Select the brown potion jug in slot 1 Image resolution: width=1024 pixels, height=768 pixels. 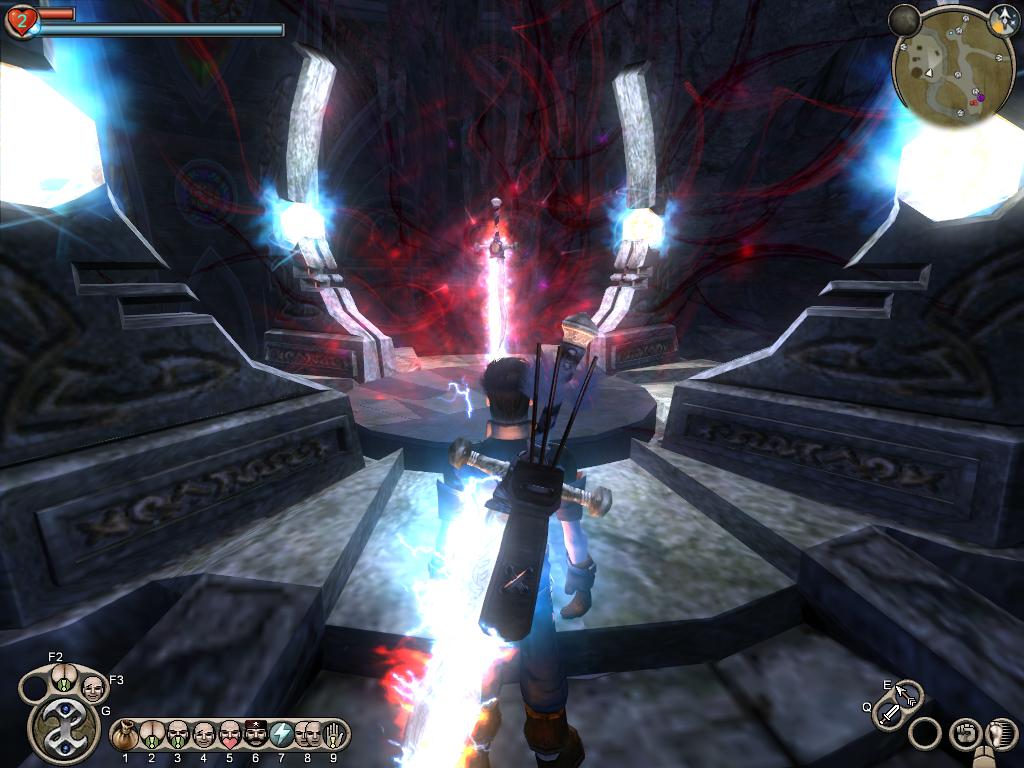(125, 735)
